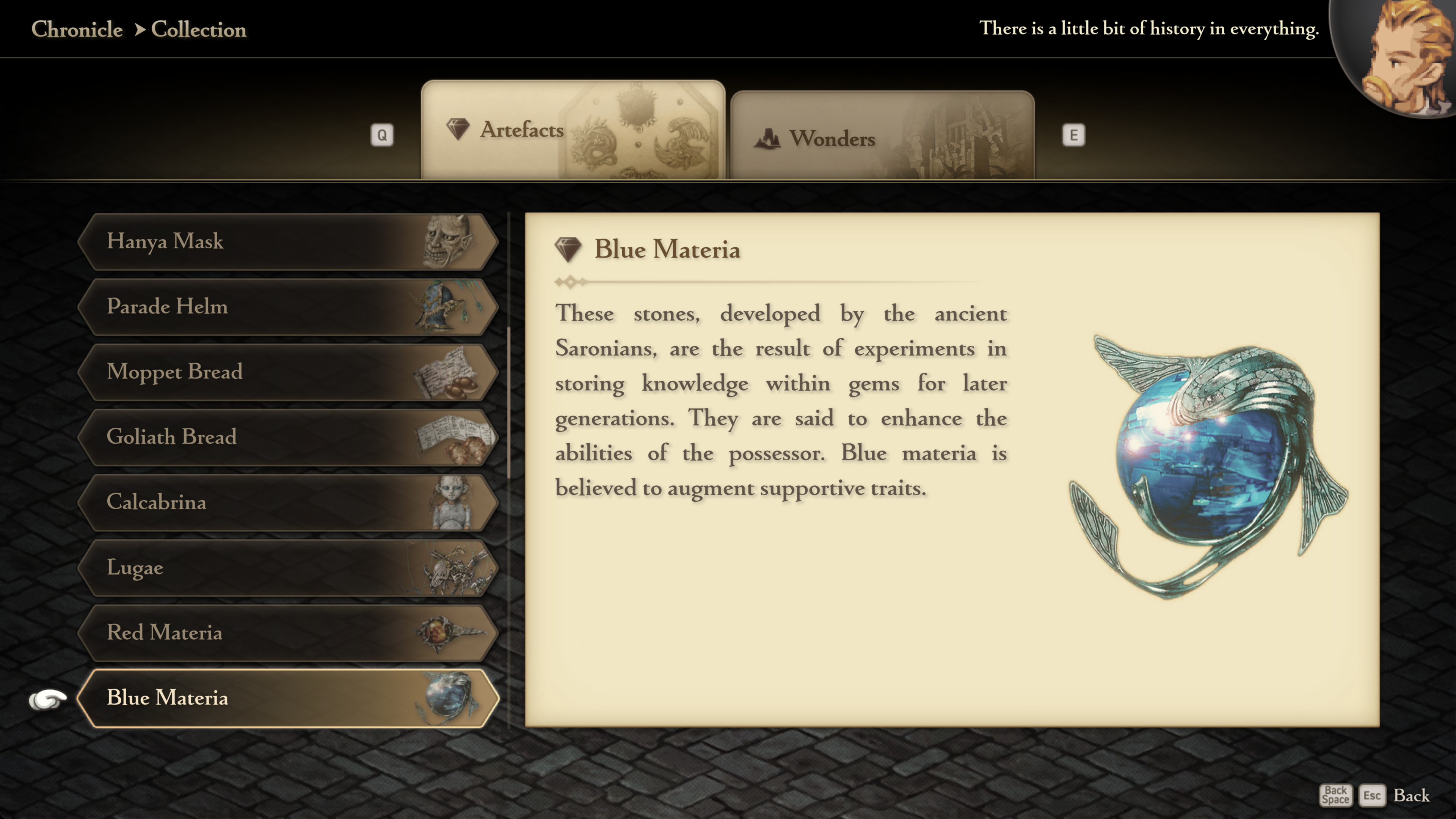The height and width of the screenshot is (819, 1456).
Task: Switch to the Artefacts tab
Action: click(572, 130)
